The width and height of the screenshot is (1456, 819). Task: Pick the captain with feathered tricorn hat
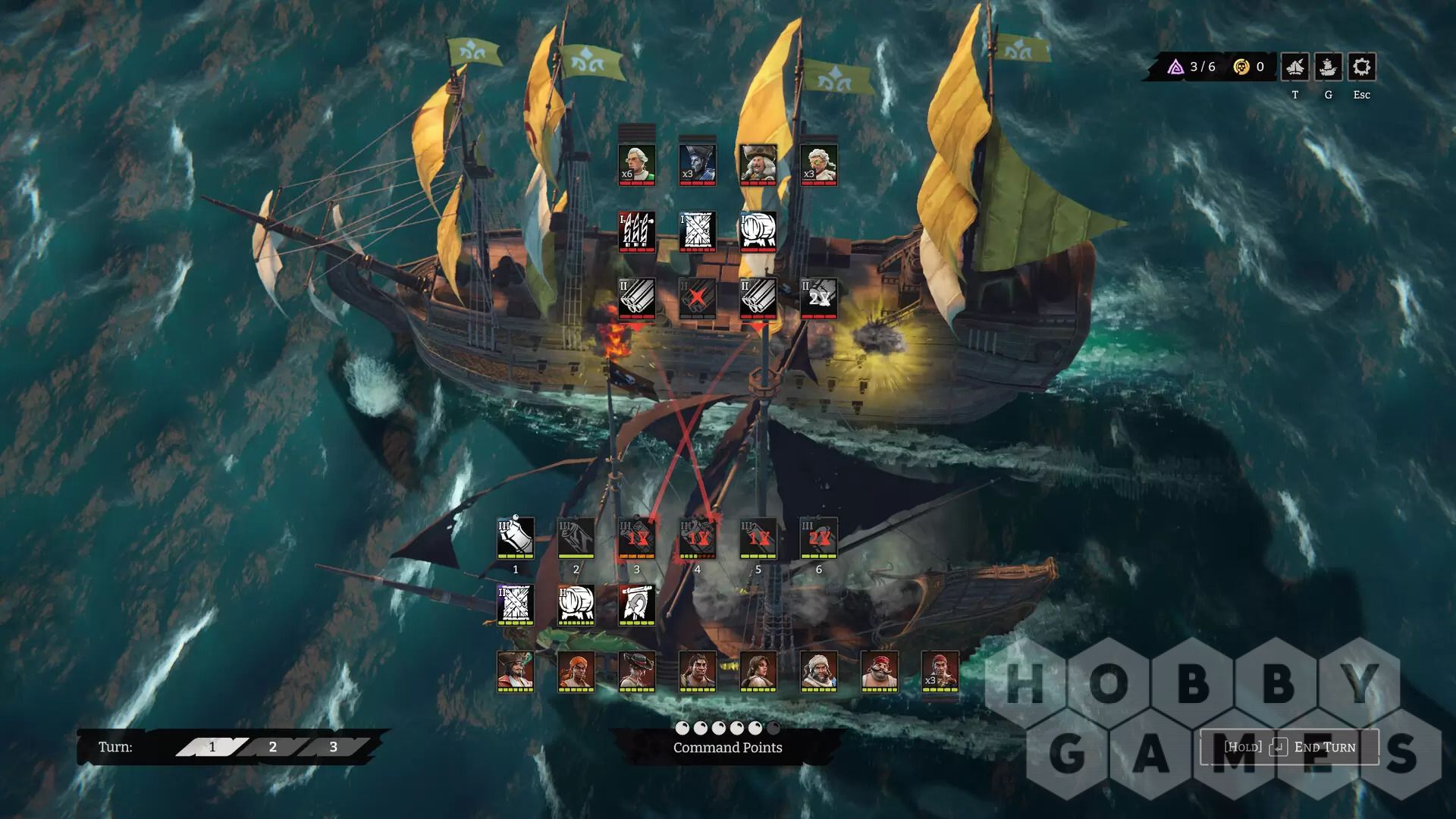[x=516, y=671]
